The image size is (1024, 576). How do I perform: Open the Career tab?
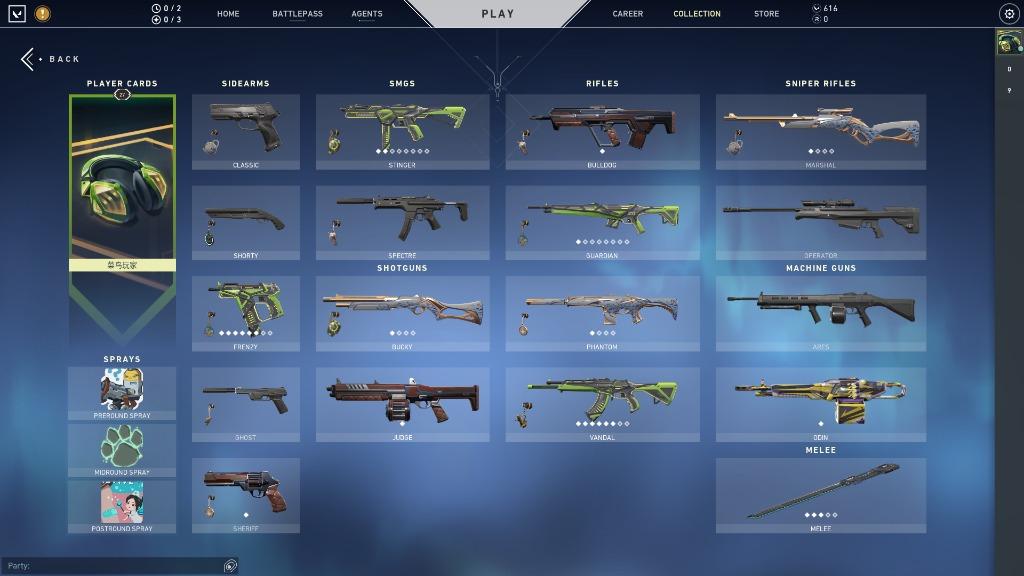pyautogui.click(x=628, y=14)
